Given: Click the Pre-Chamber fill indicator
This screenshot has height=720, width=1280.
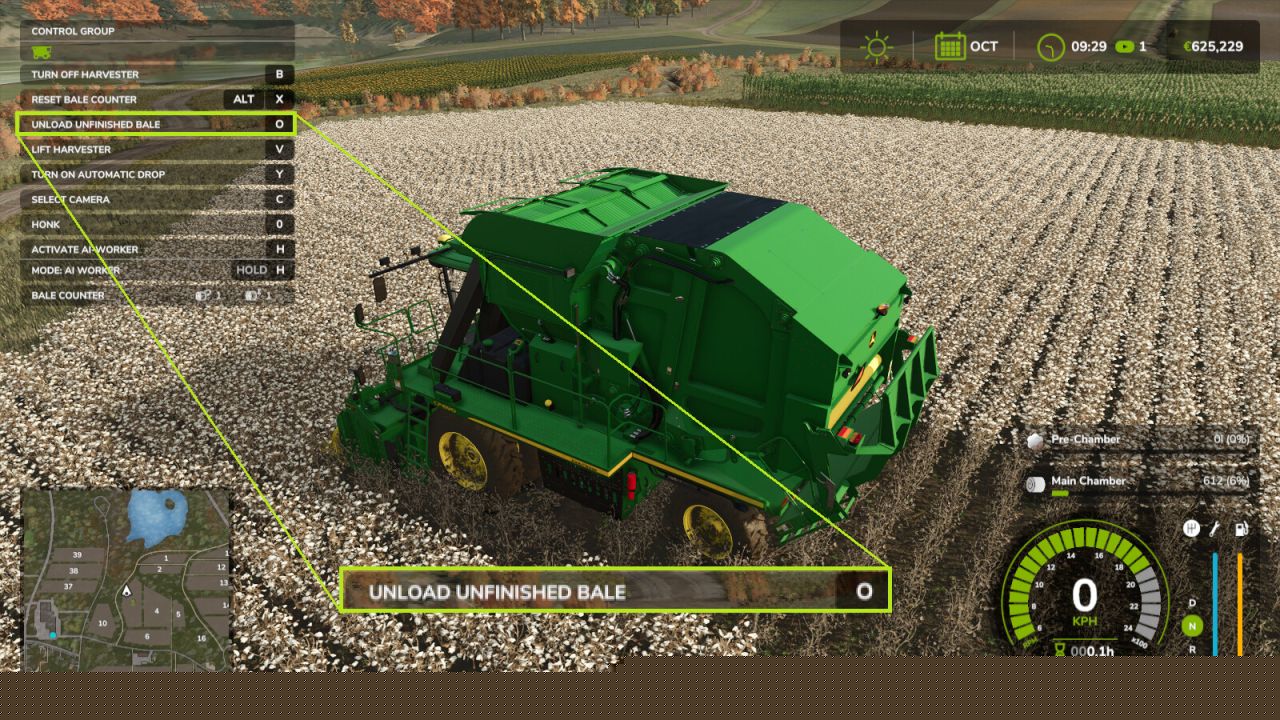Looking at the screenshot, I should click(x=1140, y=440).
